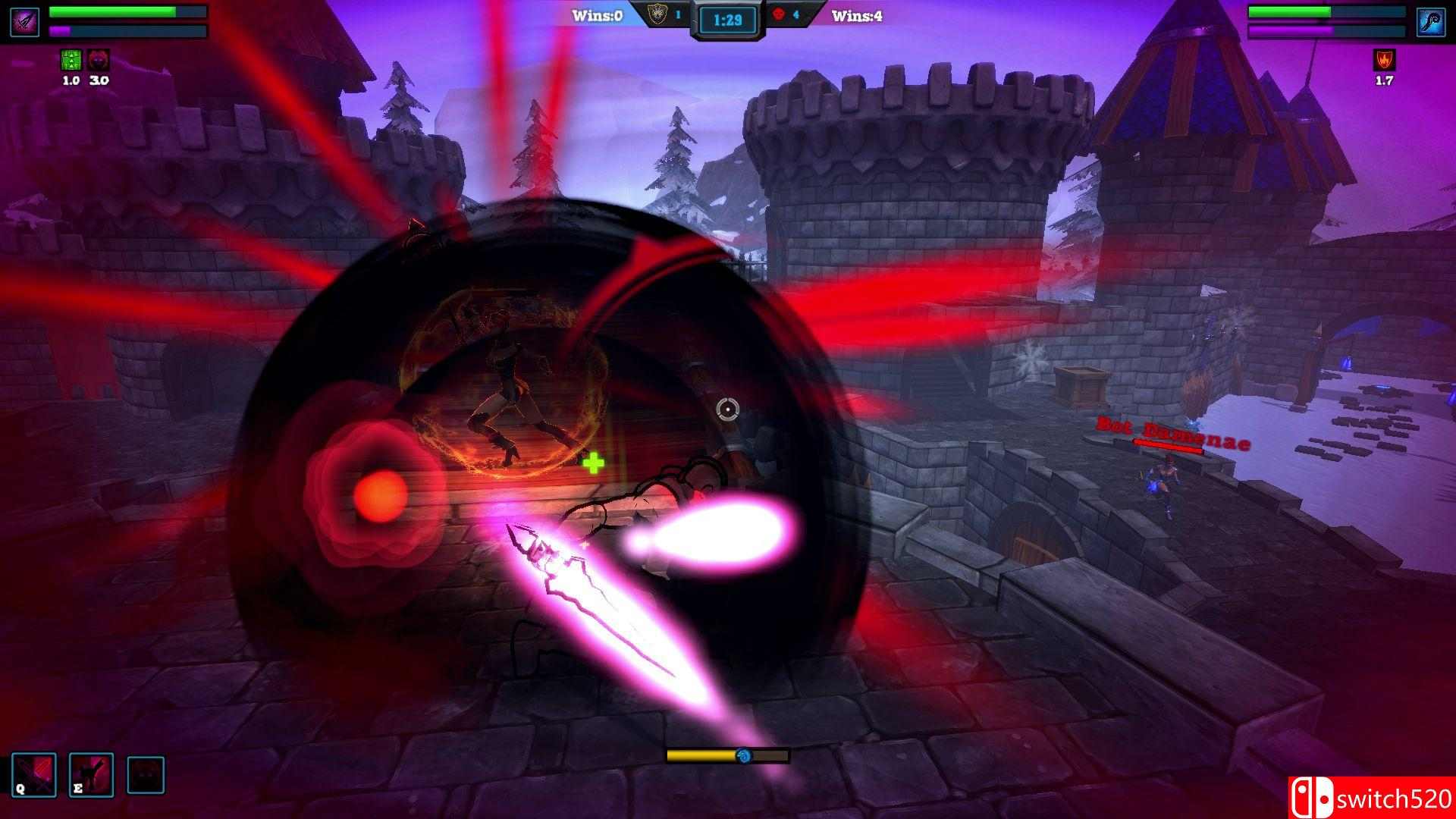The width and height of the screenshot is (1456, 819).
Task: Click the flame buff icon showing 1.7
Action: [x=1385, y=61]
